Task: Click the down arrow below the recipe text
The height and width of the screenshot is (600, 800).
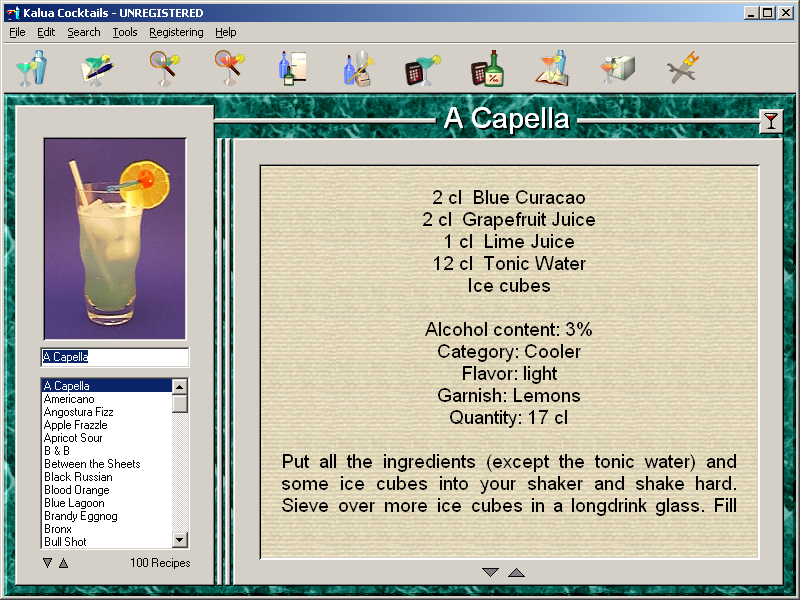Action: (x=490, y=572)
